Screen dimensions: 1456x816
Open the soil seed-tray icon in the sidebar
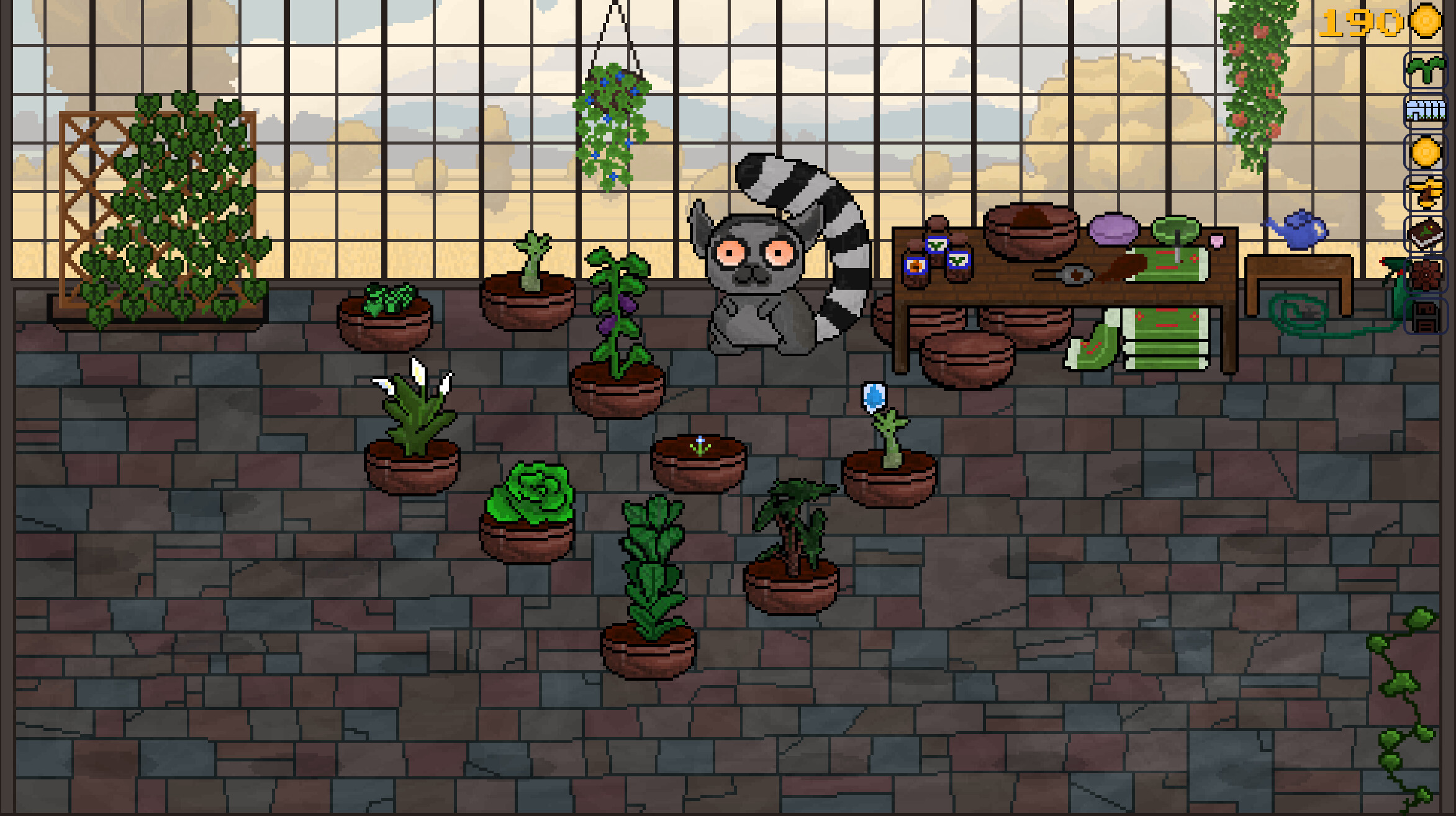click(1426, 231)
